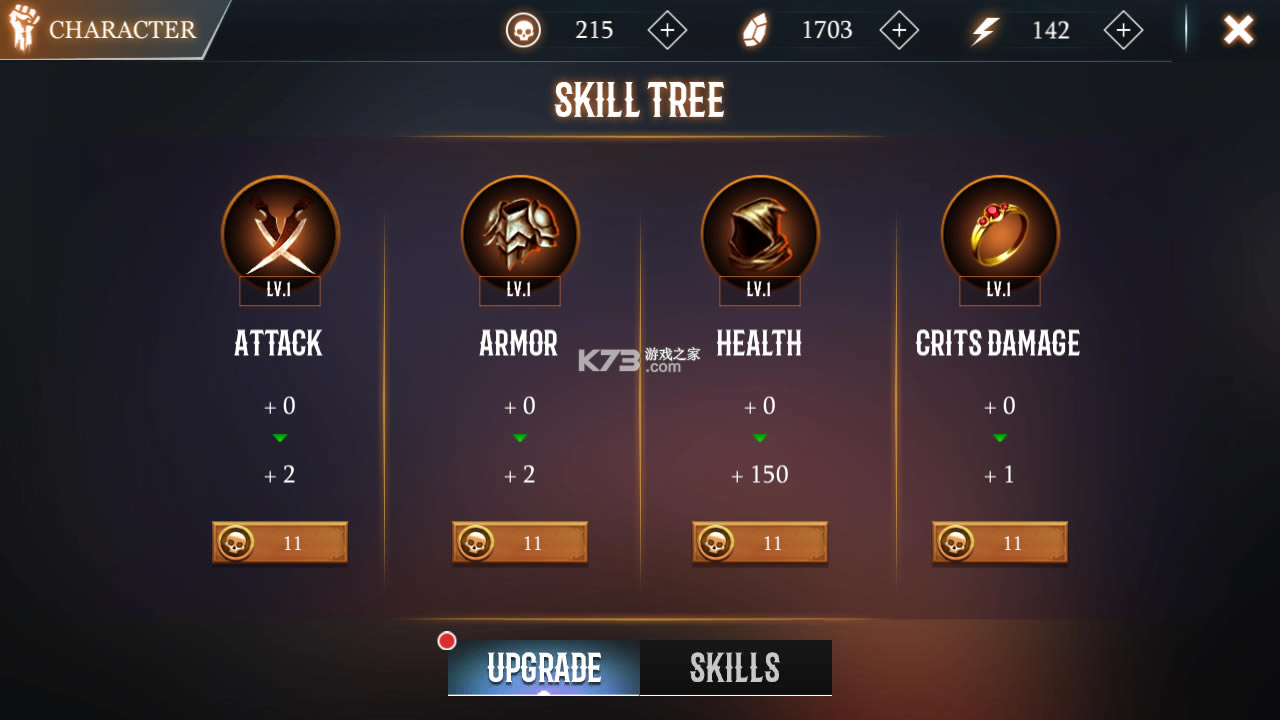Buy the Attack upgrade for 11 skulls
The image size is (1280, 720).
(x=280, y=543)
